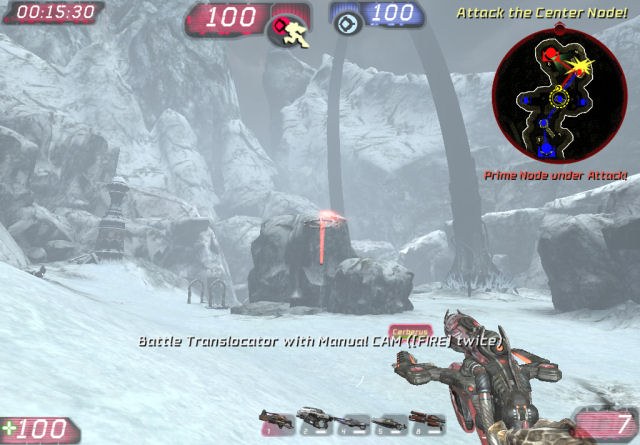
Task: Click the yellow-ringed center node on the minimap
Action: tap(560, 100)
